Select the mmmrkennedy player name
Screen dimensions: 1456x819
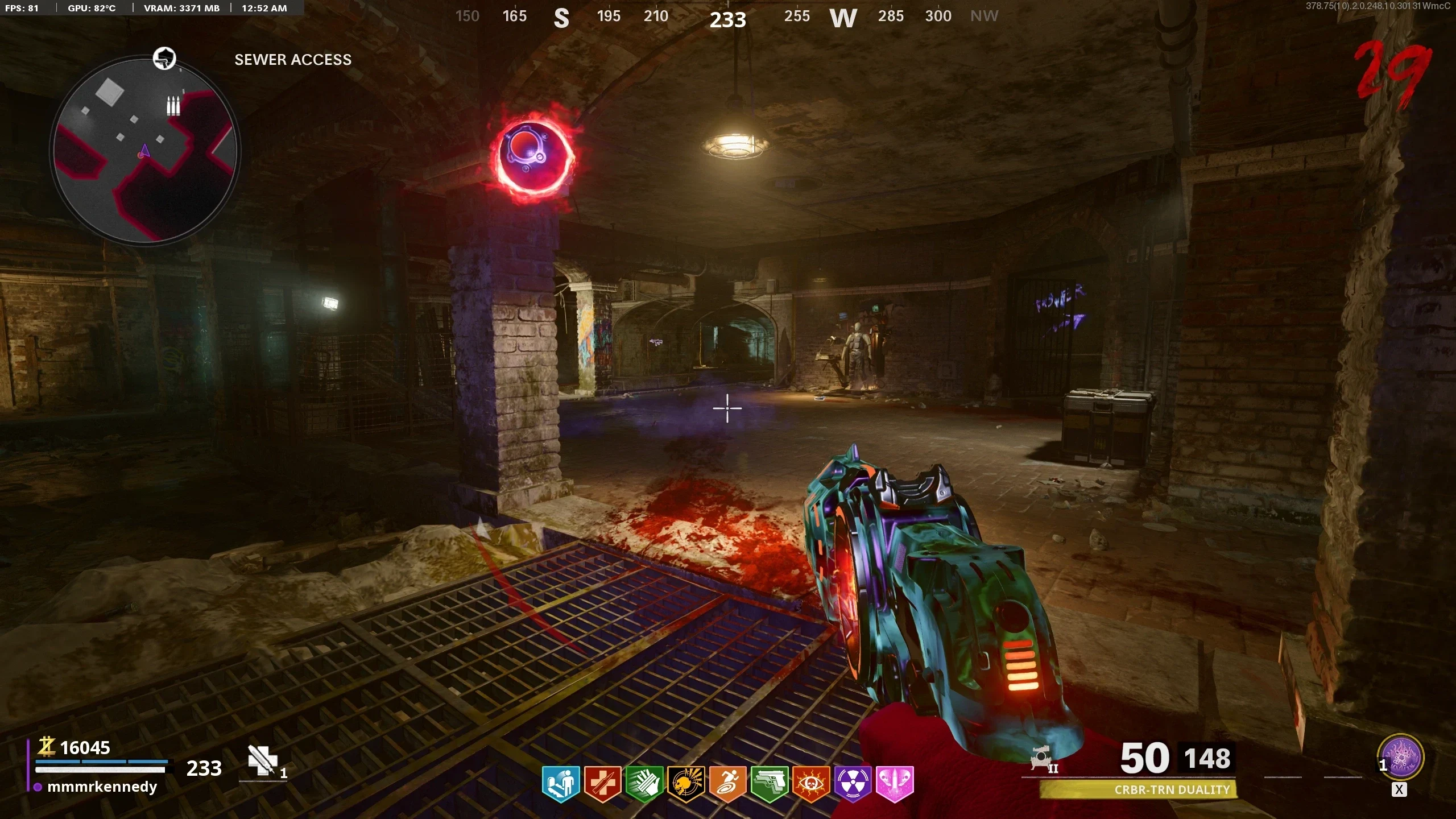coord(102,787)
